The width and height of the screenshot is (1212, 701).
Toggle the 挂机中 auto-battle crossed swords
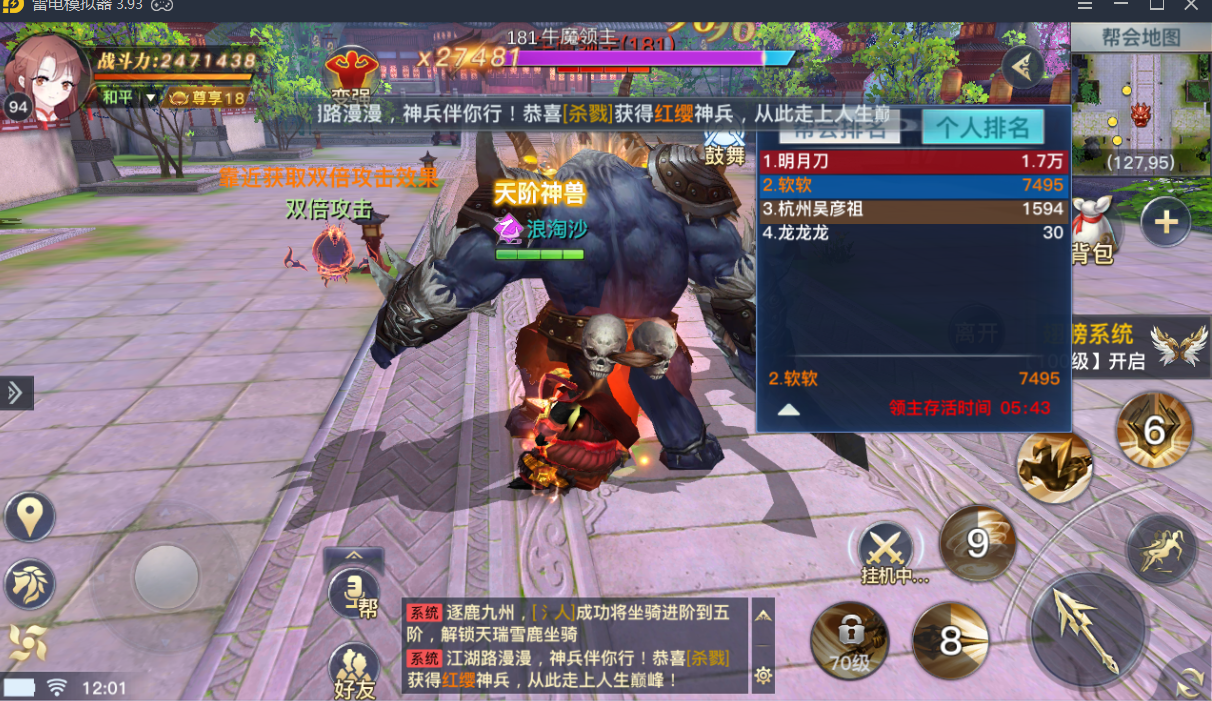885,548
